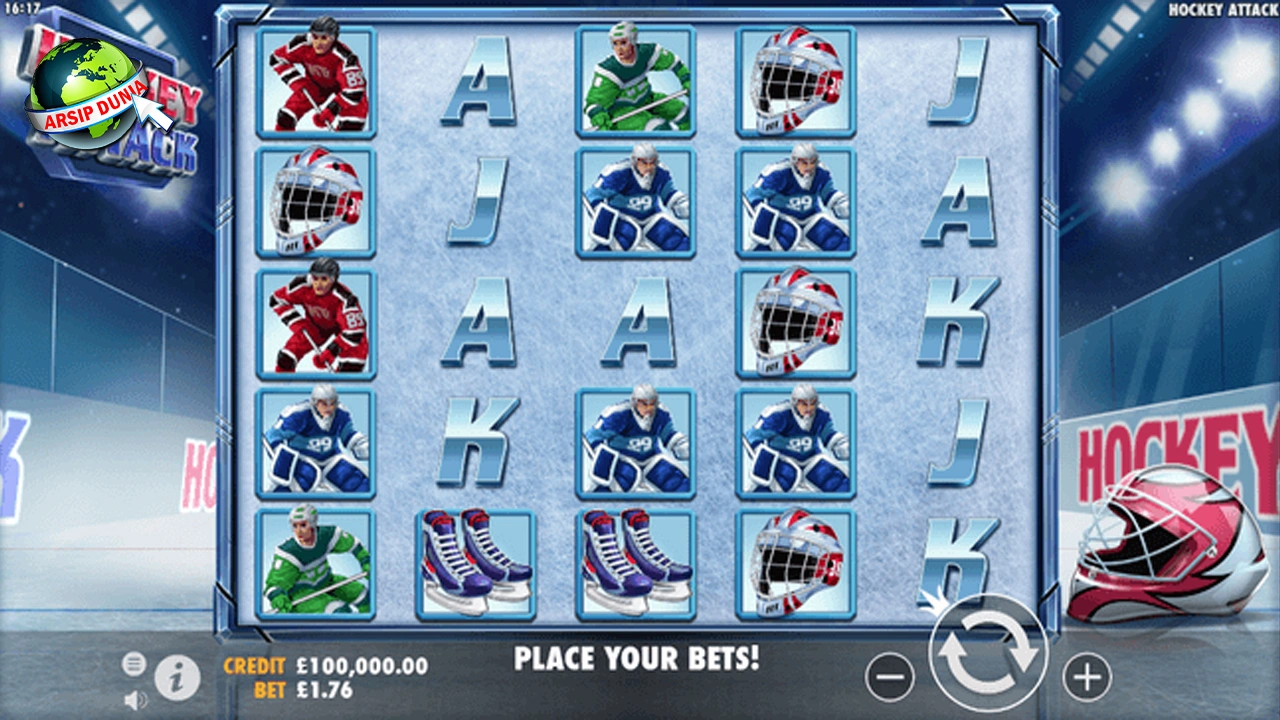
Task: Spin the reels with the circular arrows button
Action: 988,654
